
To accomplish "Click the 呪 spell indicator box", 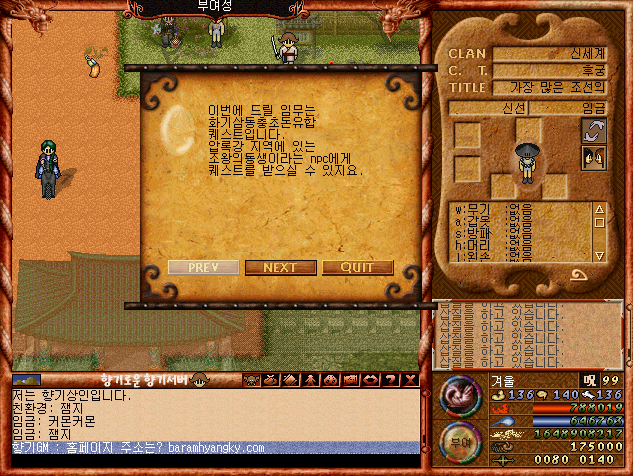I will click(x=589, y=380).
